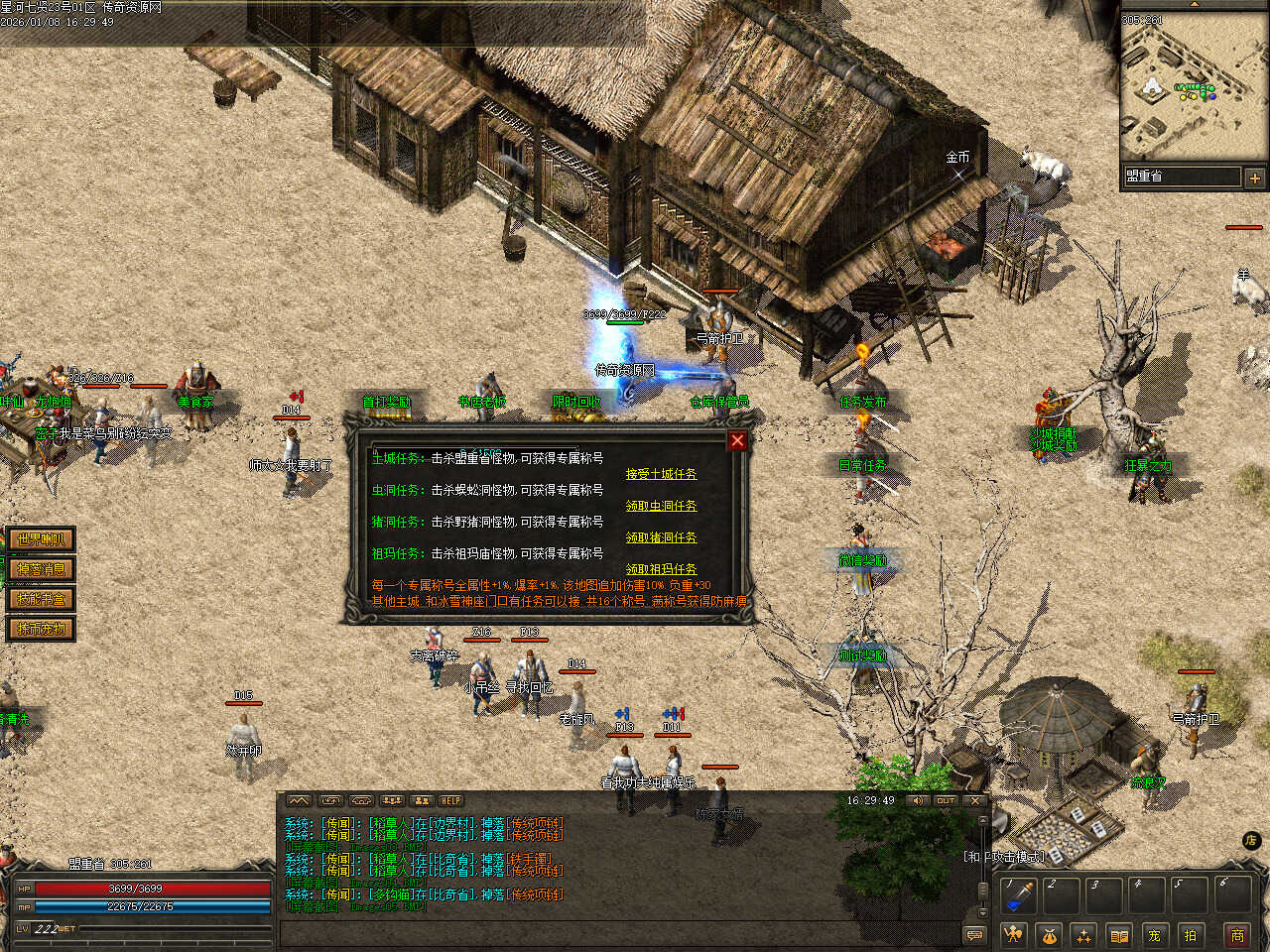Open the 宠 pet button

pos(1154,935)
